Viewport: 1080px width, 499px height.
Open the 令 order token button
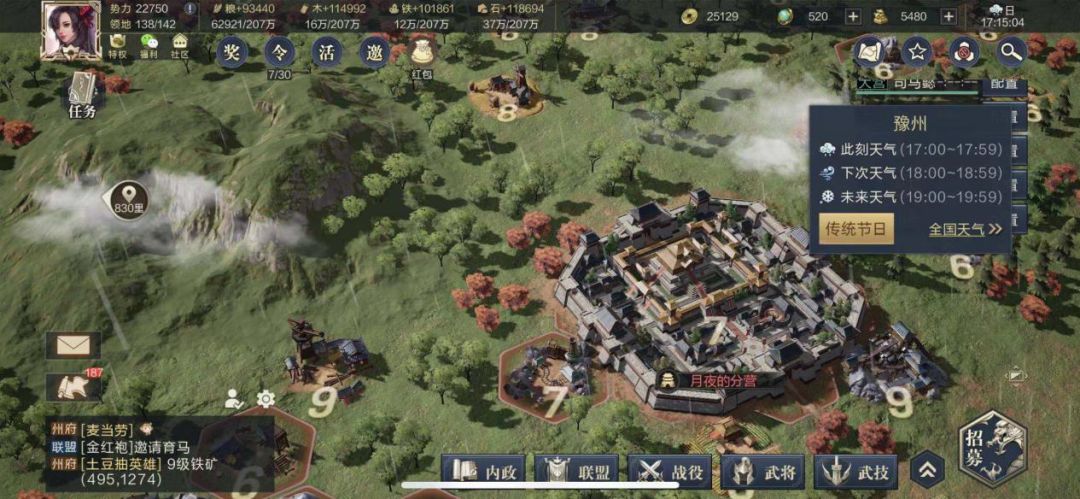tap(280, 51)
